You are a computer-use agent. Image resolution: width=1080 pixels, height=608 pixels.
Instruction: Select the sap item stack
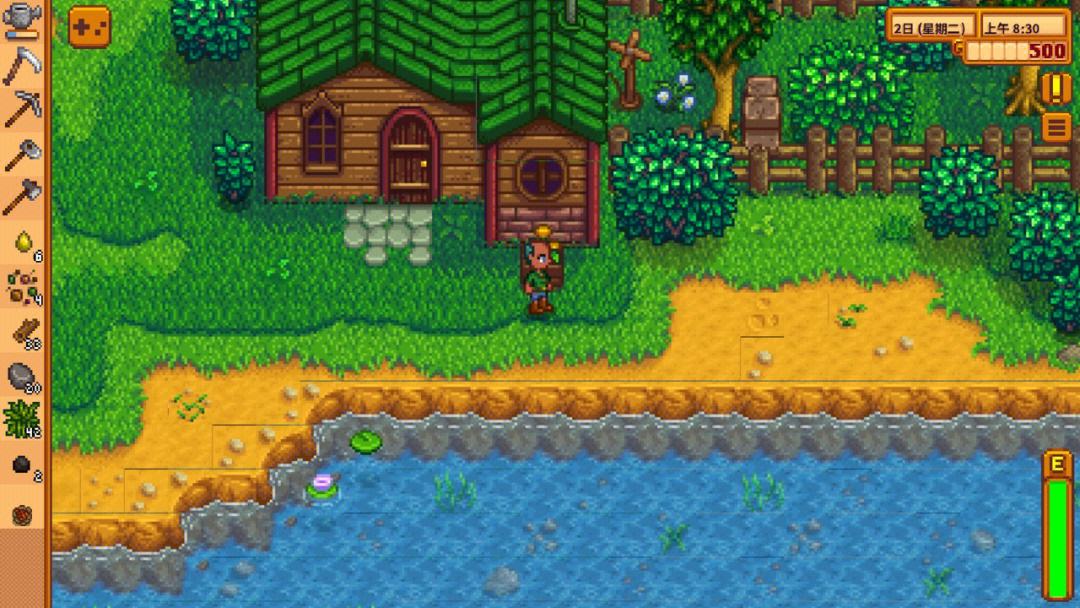[22, 241]
